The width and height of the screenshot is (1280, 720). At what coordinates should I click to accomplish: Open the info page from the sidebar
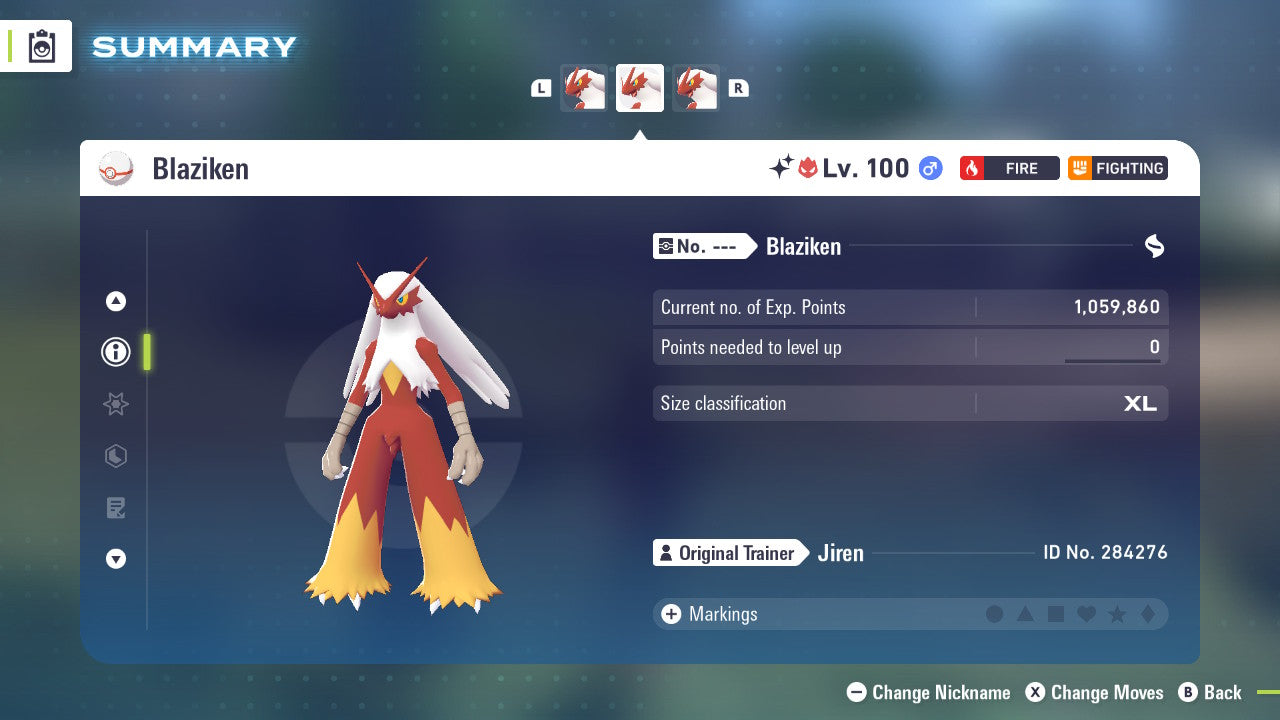115,352
